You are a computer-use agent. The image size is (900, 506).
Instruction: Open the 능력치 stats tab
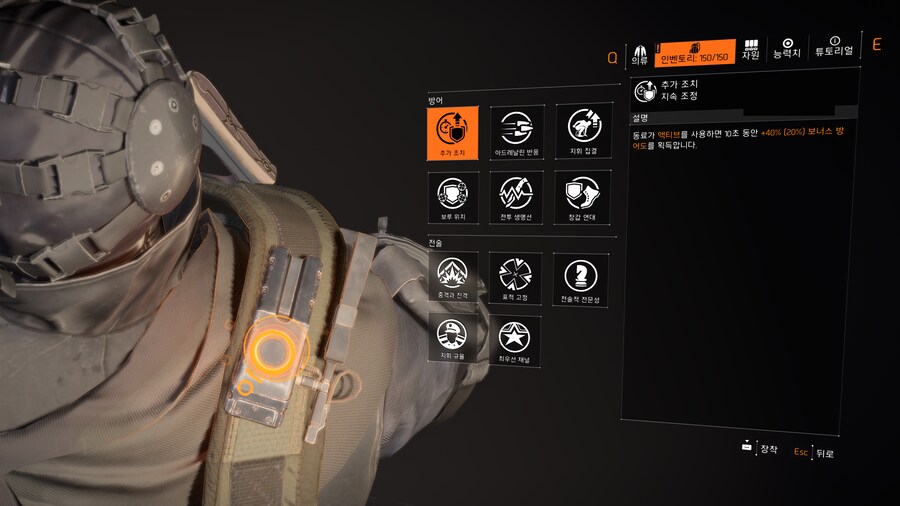coord(787,49)
